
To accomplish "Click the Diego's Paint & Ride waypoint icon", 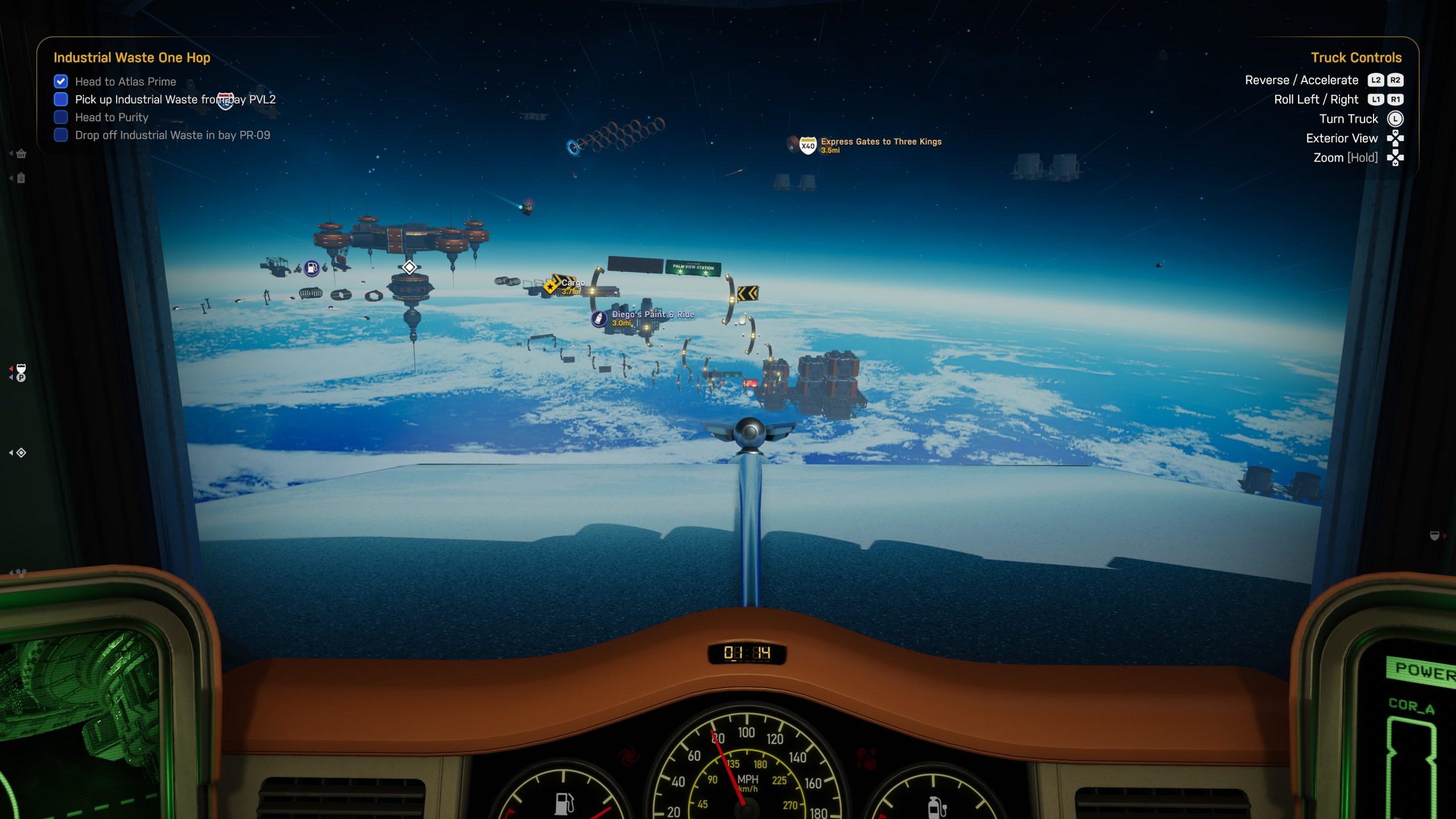I will click(x=598, y=318).
